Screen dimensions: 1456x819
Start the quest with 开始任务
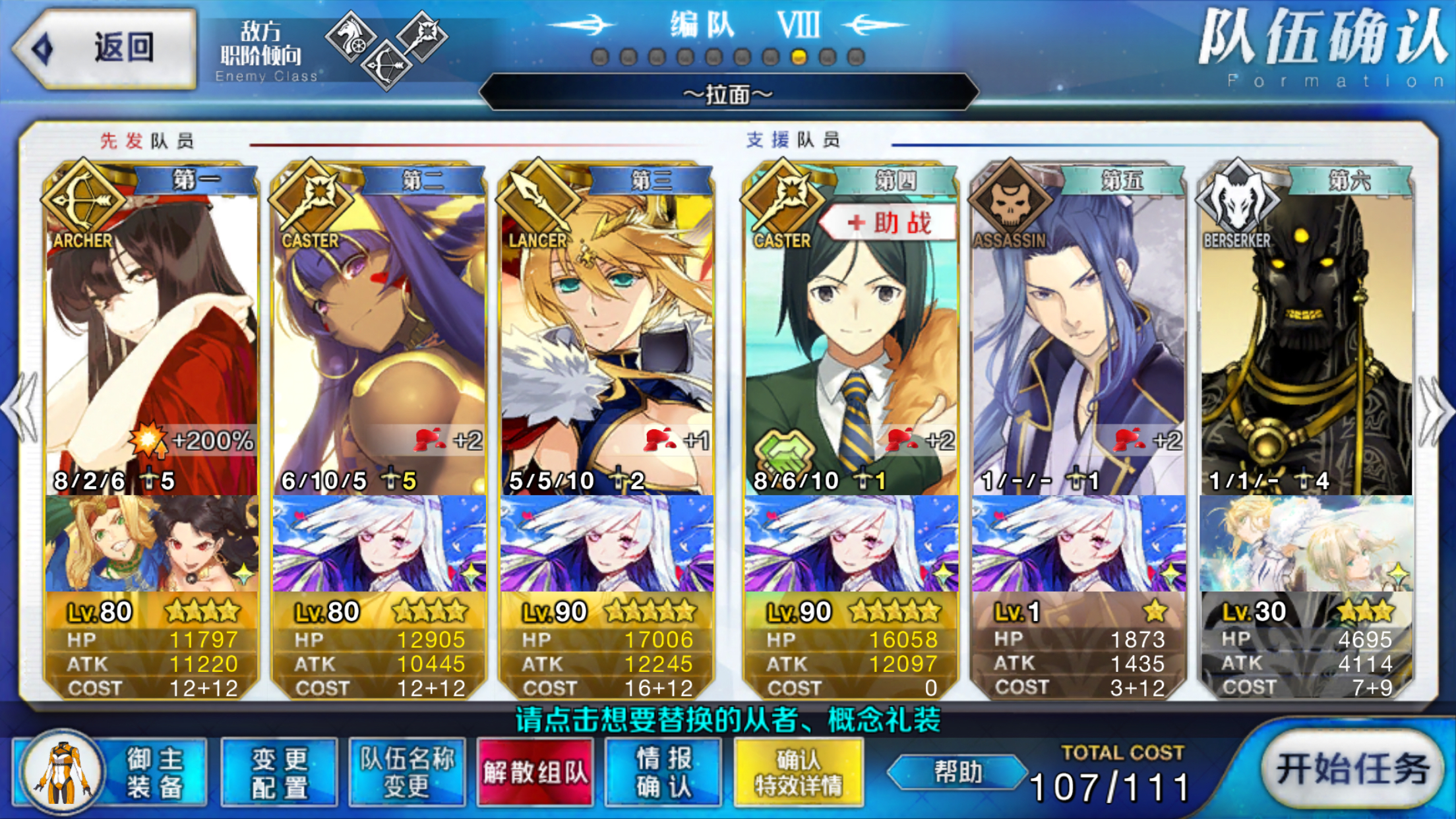coord(1352,770)
